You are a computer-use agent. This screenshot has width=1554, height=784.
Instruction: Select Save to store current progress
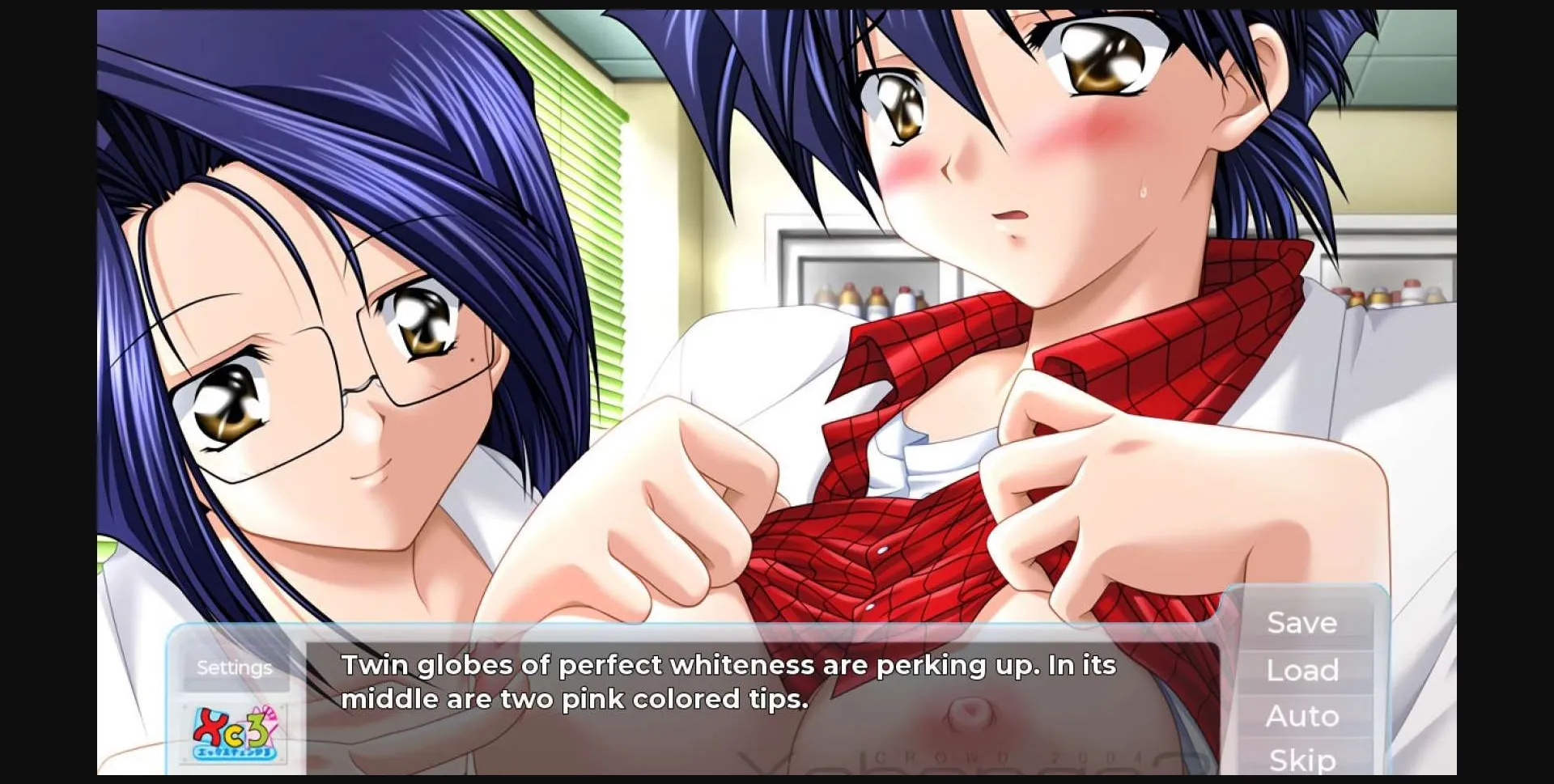(x=1301, y=623)
